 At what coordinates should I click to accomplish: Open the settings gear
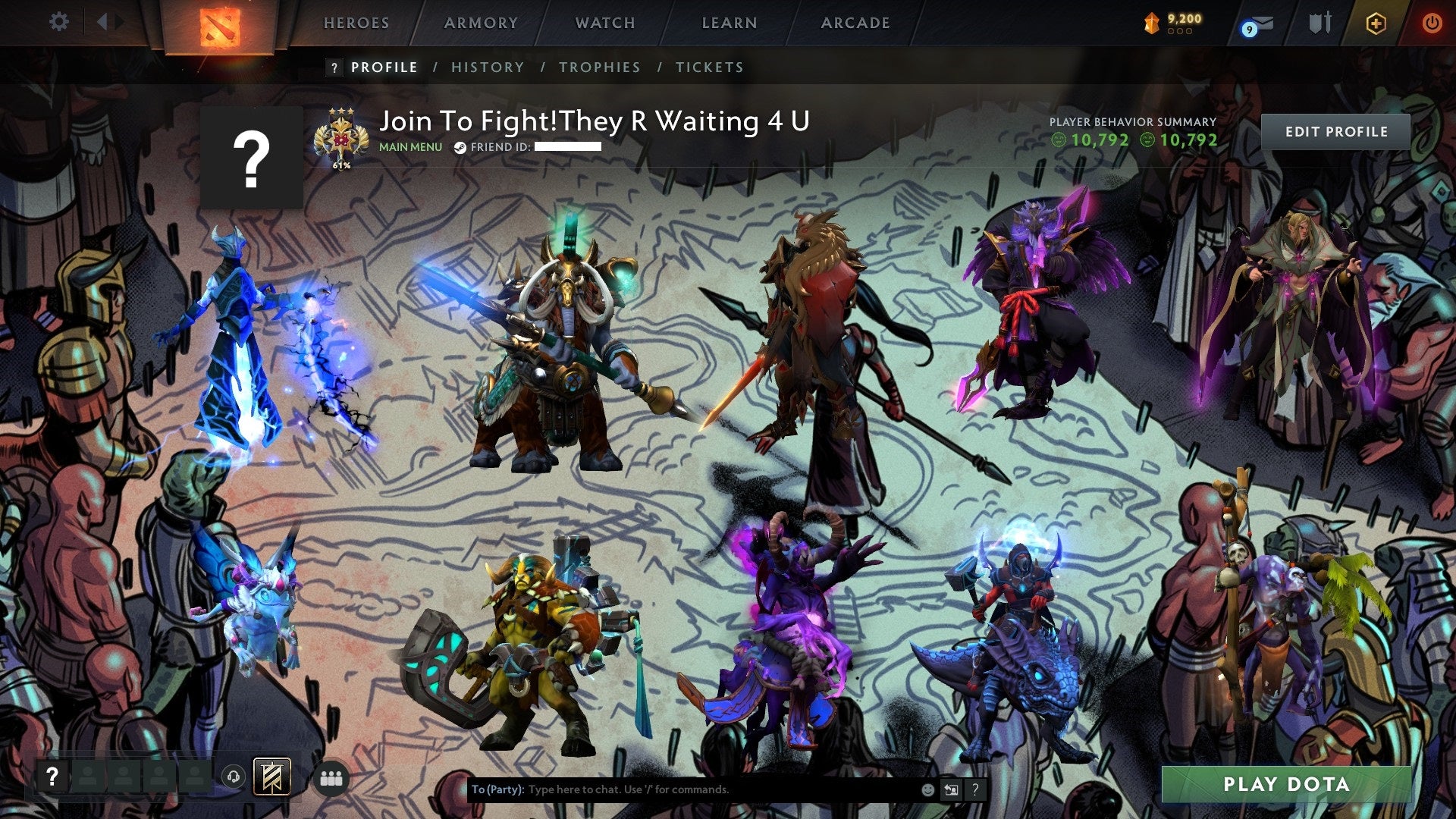click(59, 21)
